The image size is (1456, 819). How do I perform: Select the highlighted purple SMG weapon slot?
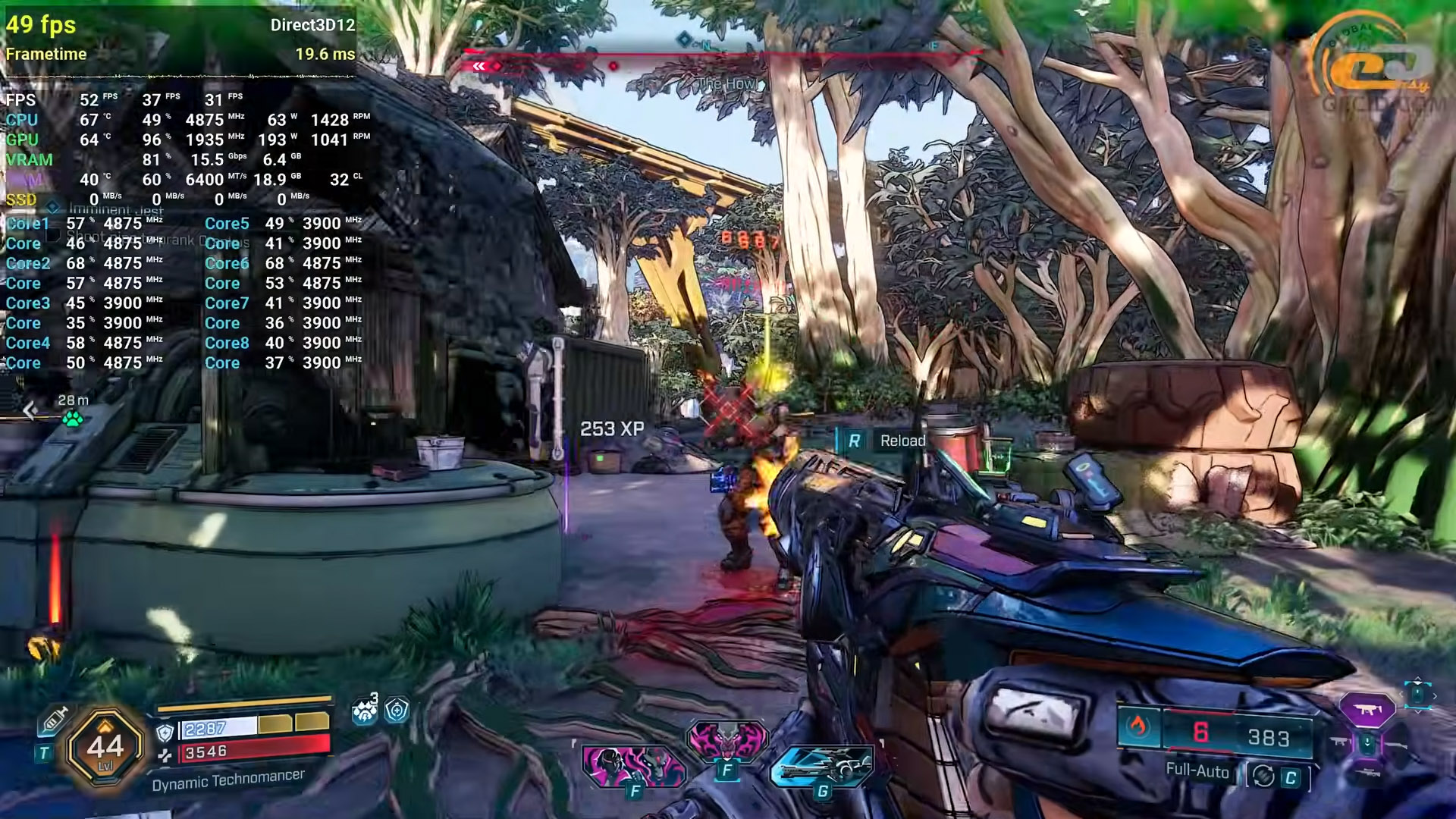tap(1367, 710)
